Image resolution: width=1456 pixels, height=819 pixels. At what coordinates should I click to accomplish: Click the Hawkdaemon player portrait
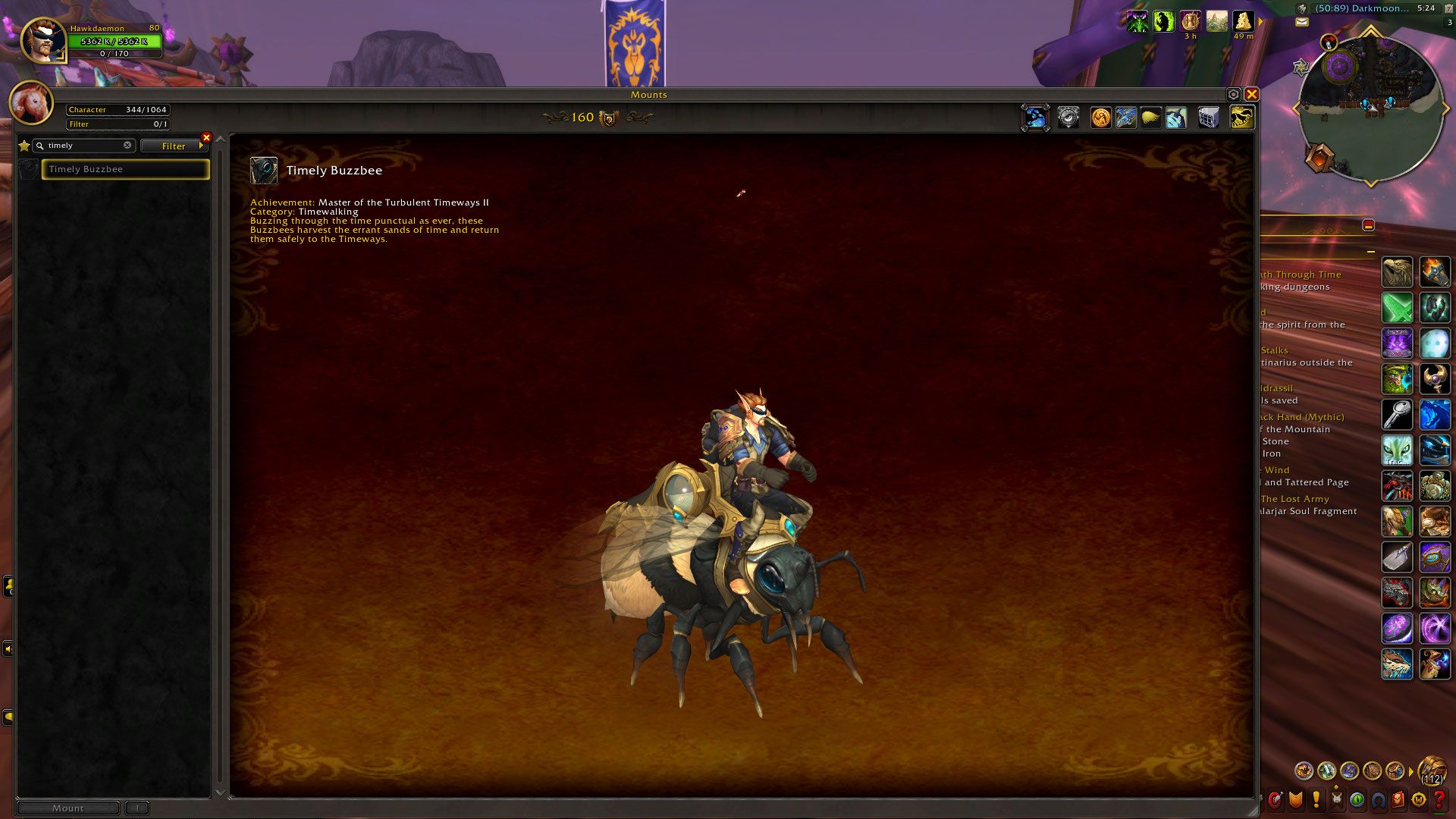(x=42, y=39)
